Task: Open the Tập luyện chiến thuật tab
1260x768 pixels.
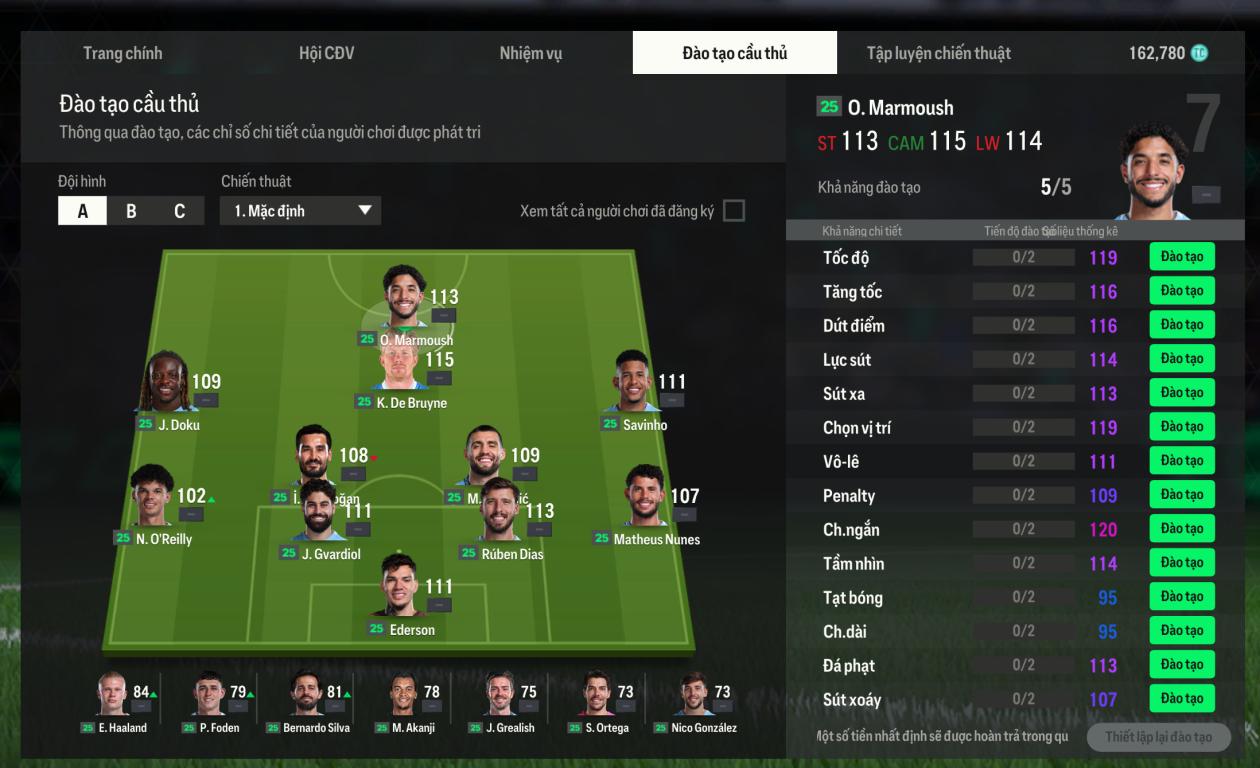Action: pyautogui.click(x=938, y=53)
